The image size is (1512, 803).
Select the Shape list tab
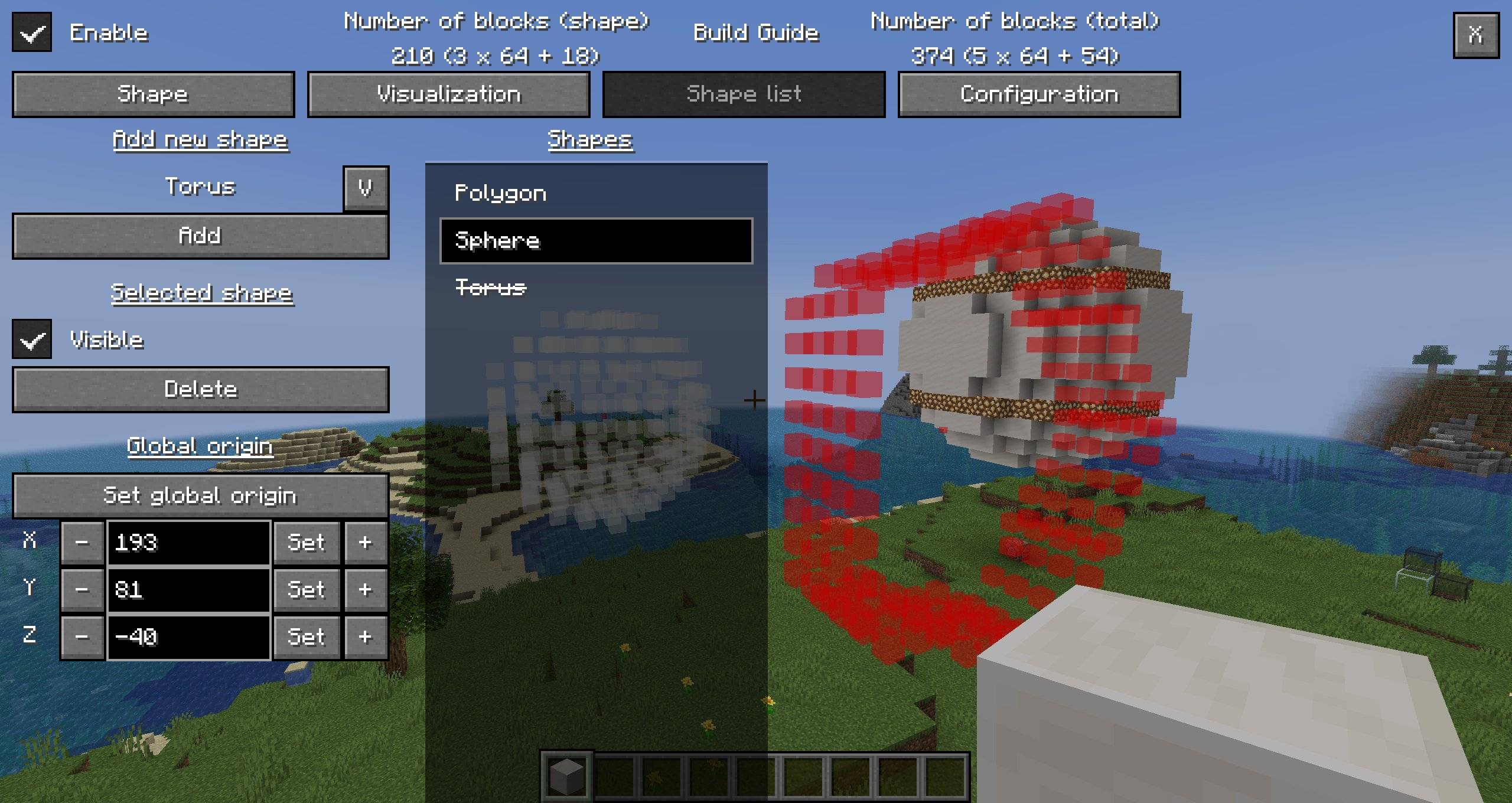743,94
